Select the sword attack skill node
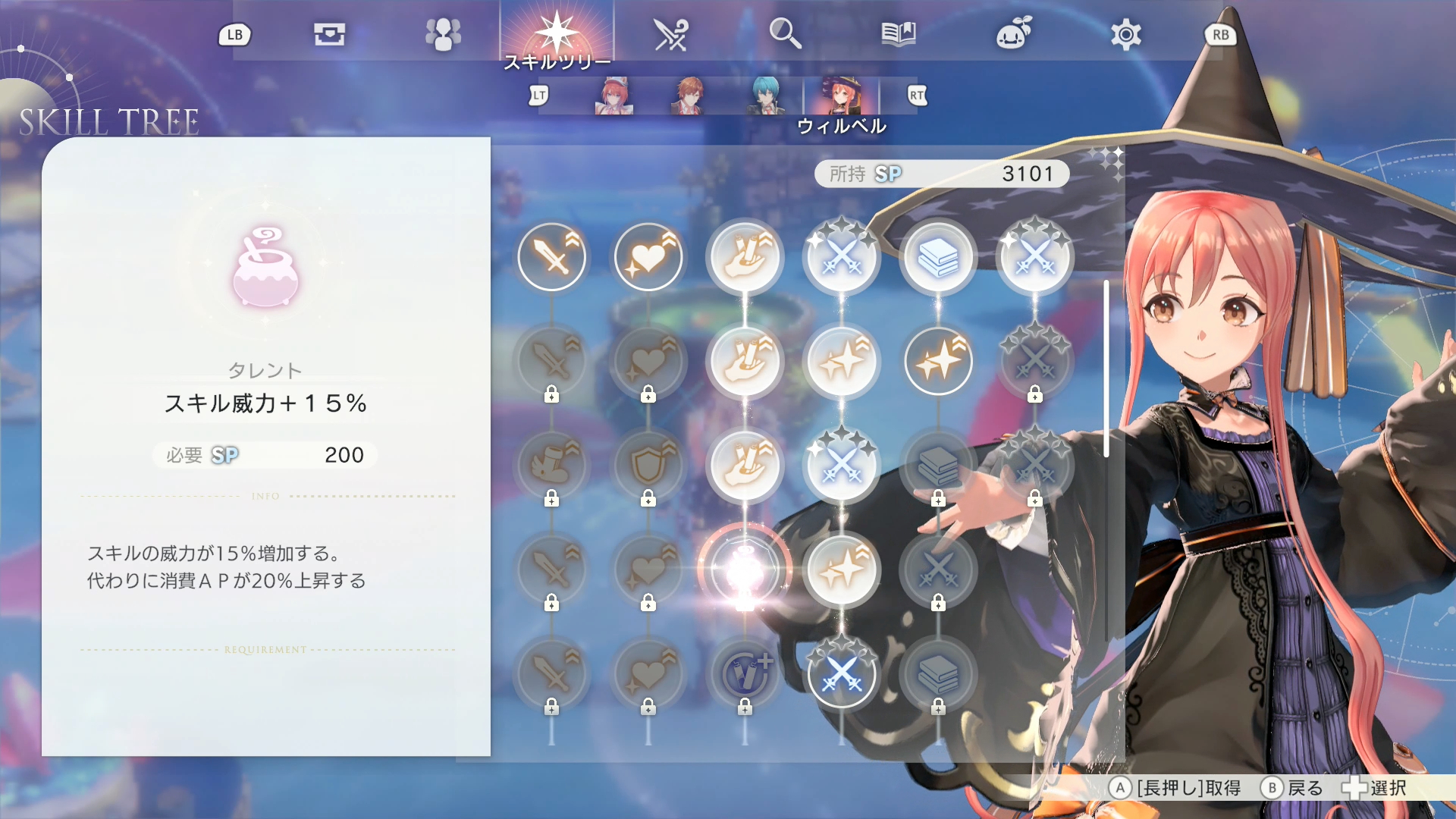The height and width of the screenshot is (819, 1456). (x=552, y=256)
